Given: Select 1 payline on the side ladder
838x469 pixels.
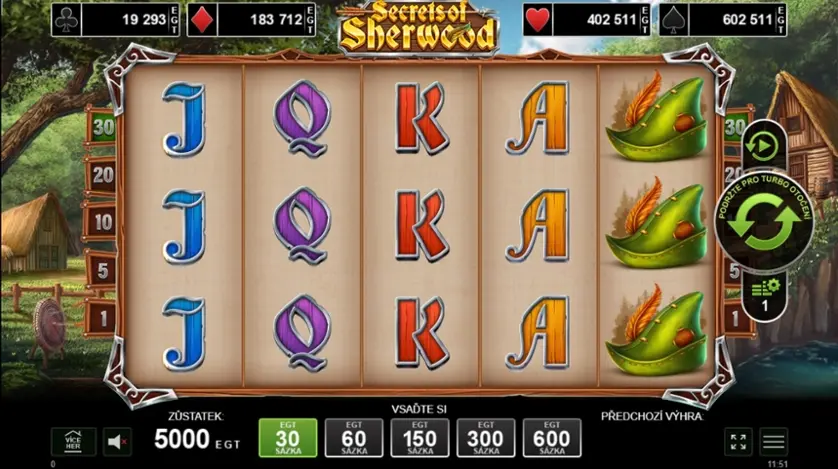Looking at the screenshot, I should click(x=101, y=317).
